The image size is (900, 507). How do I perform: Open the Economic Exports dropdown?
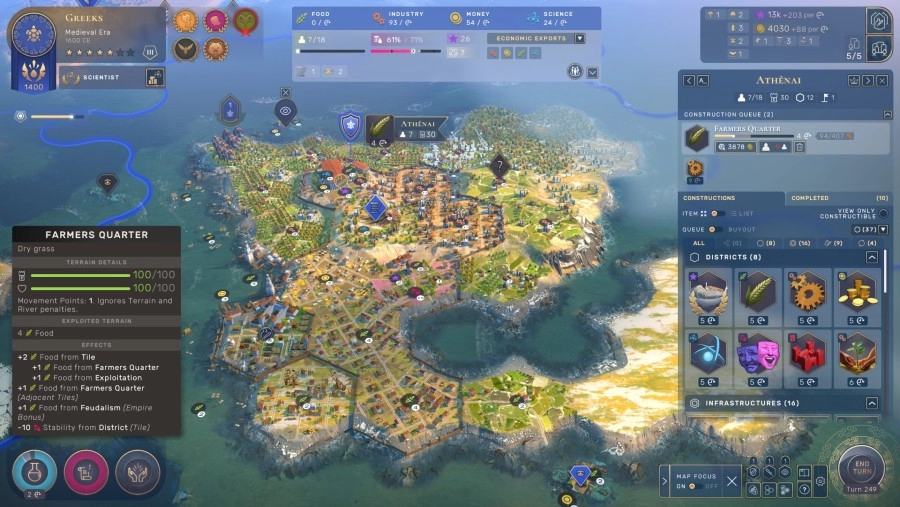pos(579,38)
